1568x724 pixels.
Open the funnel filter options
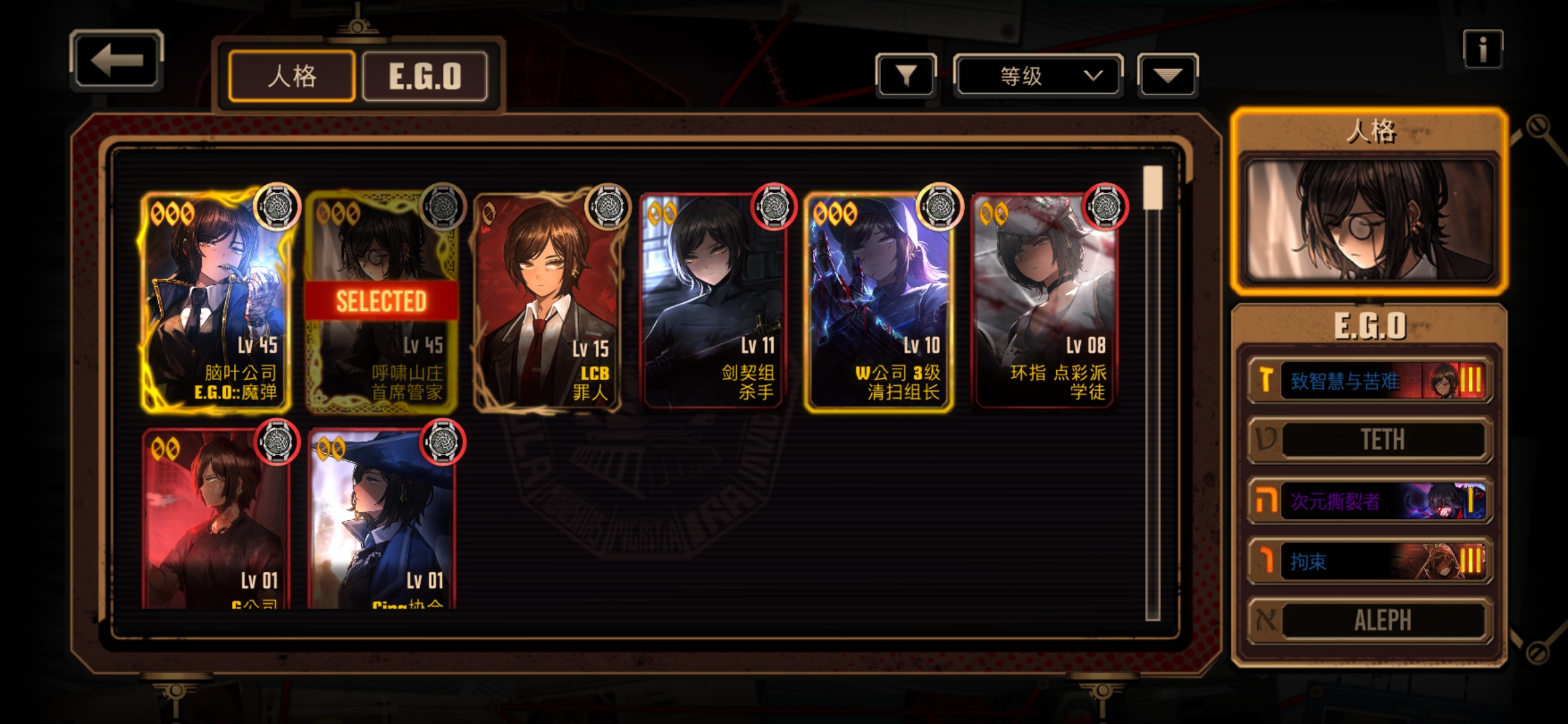906,76
